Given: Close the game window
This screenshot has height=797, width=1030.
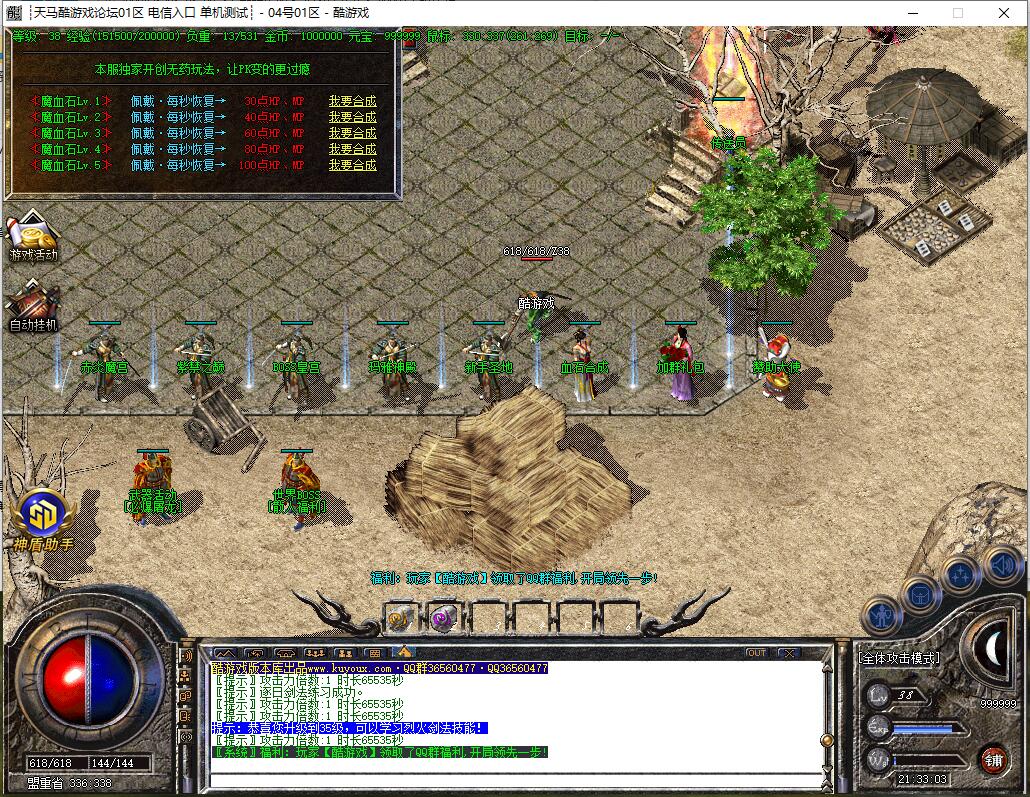Looking at the screenshot, I should 1005,13.
